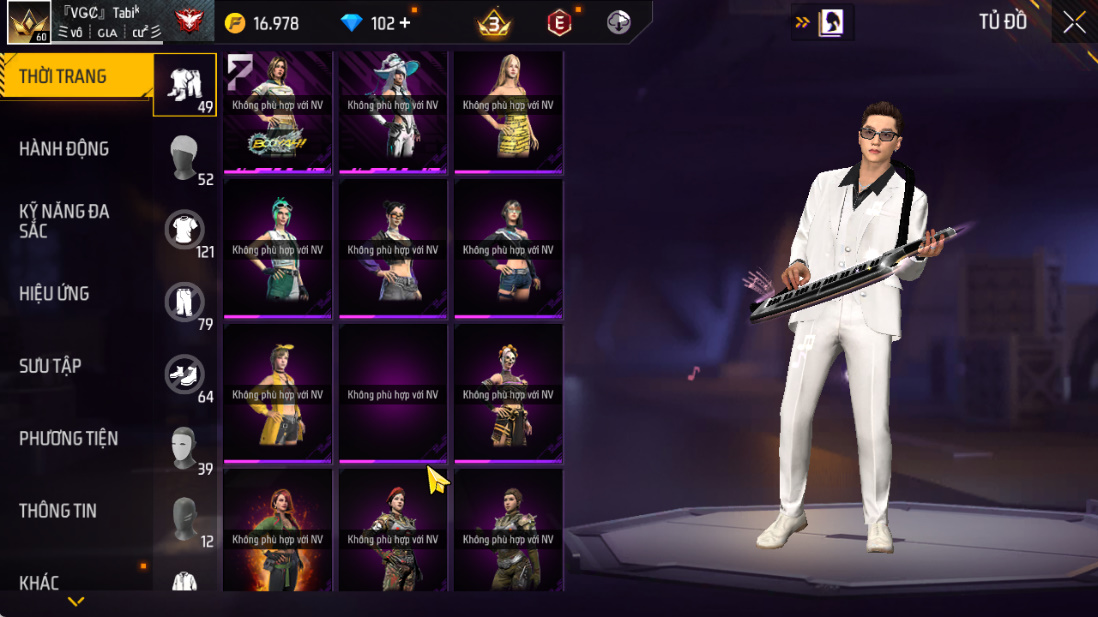Select the THỜI TRANG category
The image size is (1098, 617).
point(63,77)
